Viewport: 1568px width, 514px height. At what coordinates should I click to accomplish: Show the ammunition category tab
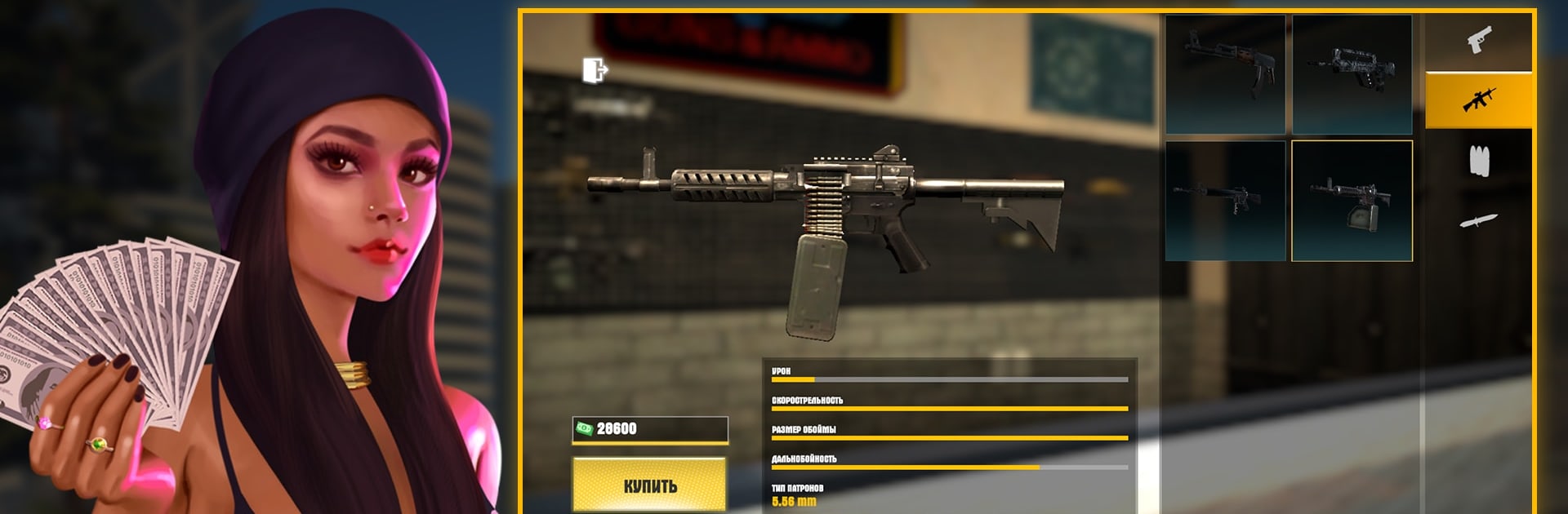1478,161
